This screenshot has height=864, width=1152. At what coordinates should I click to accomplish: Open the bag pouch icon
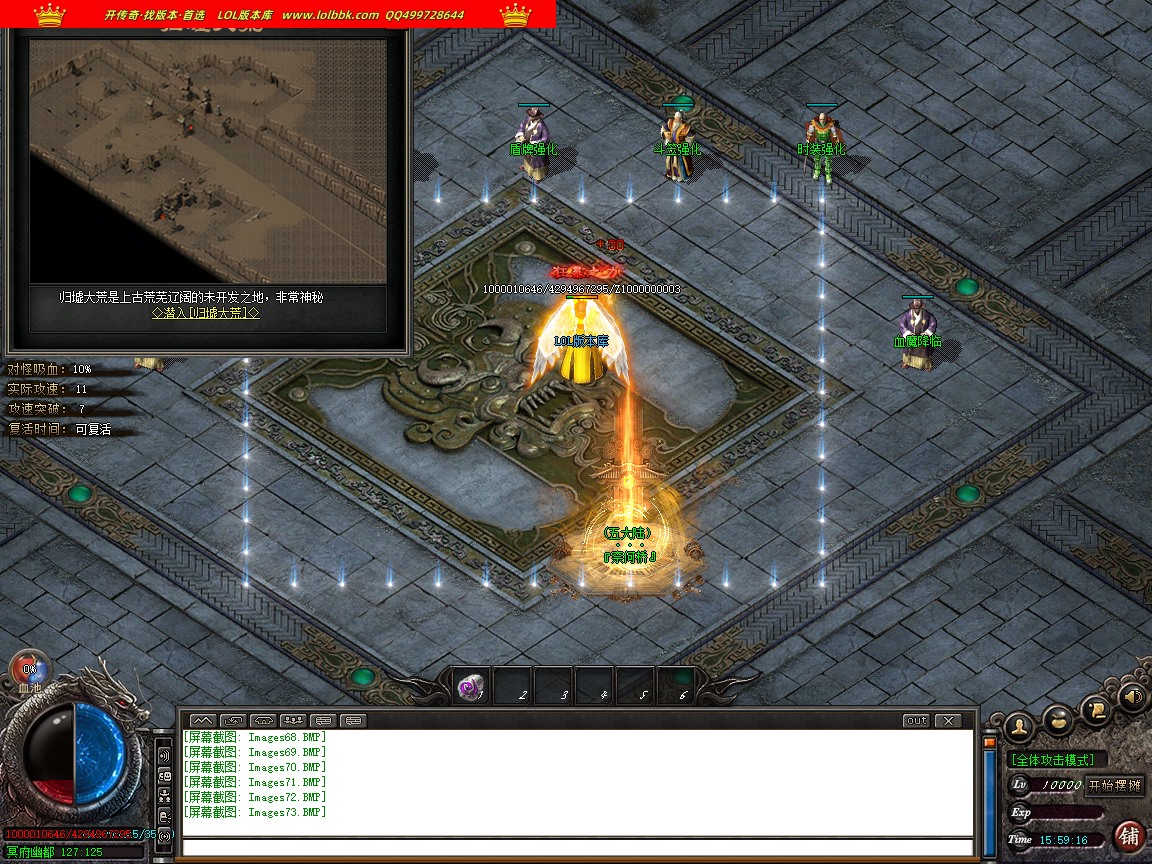tap(1058, 718)
